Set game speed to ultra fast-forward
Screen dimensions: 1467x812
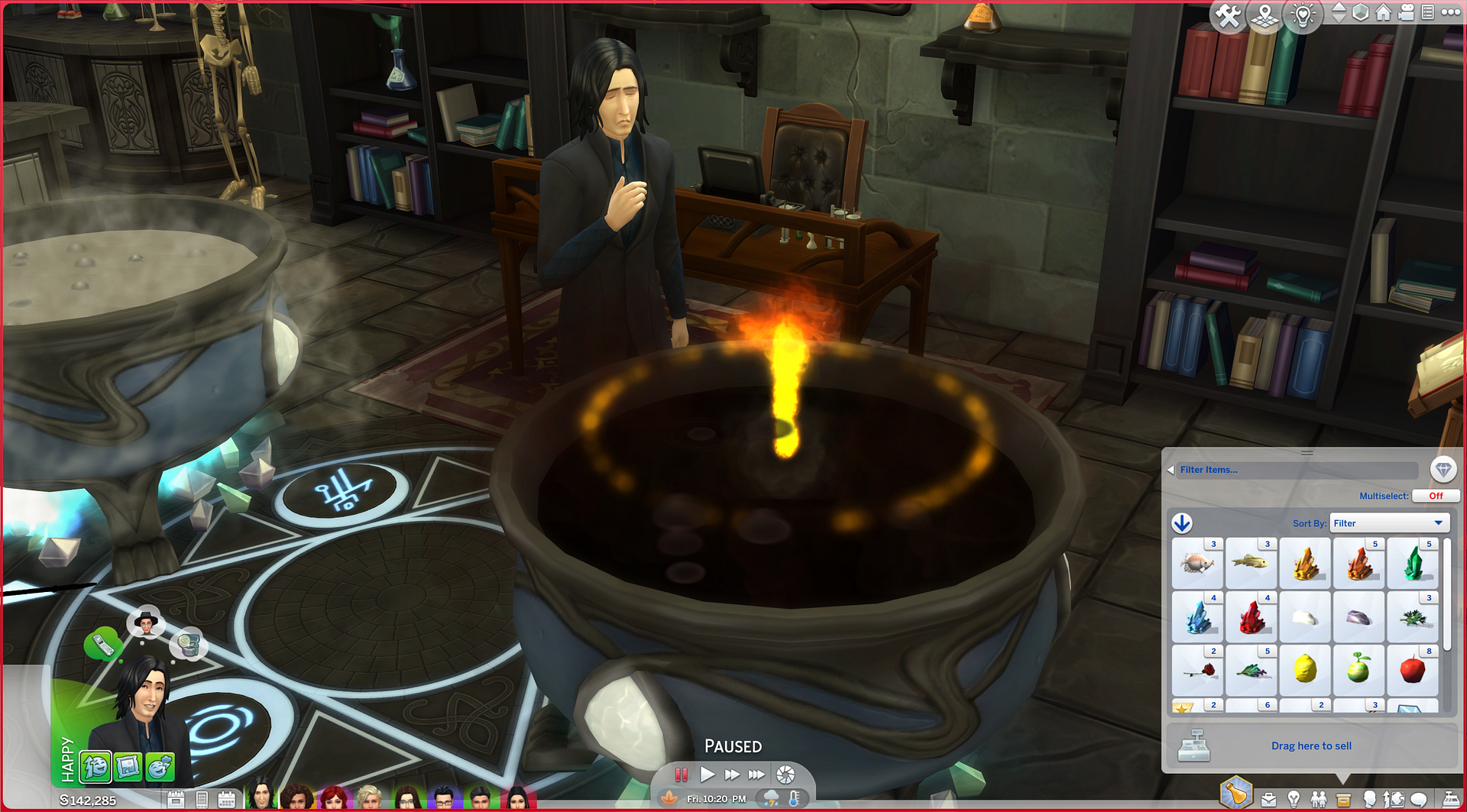point(756,775)
